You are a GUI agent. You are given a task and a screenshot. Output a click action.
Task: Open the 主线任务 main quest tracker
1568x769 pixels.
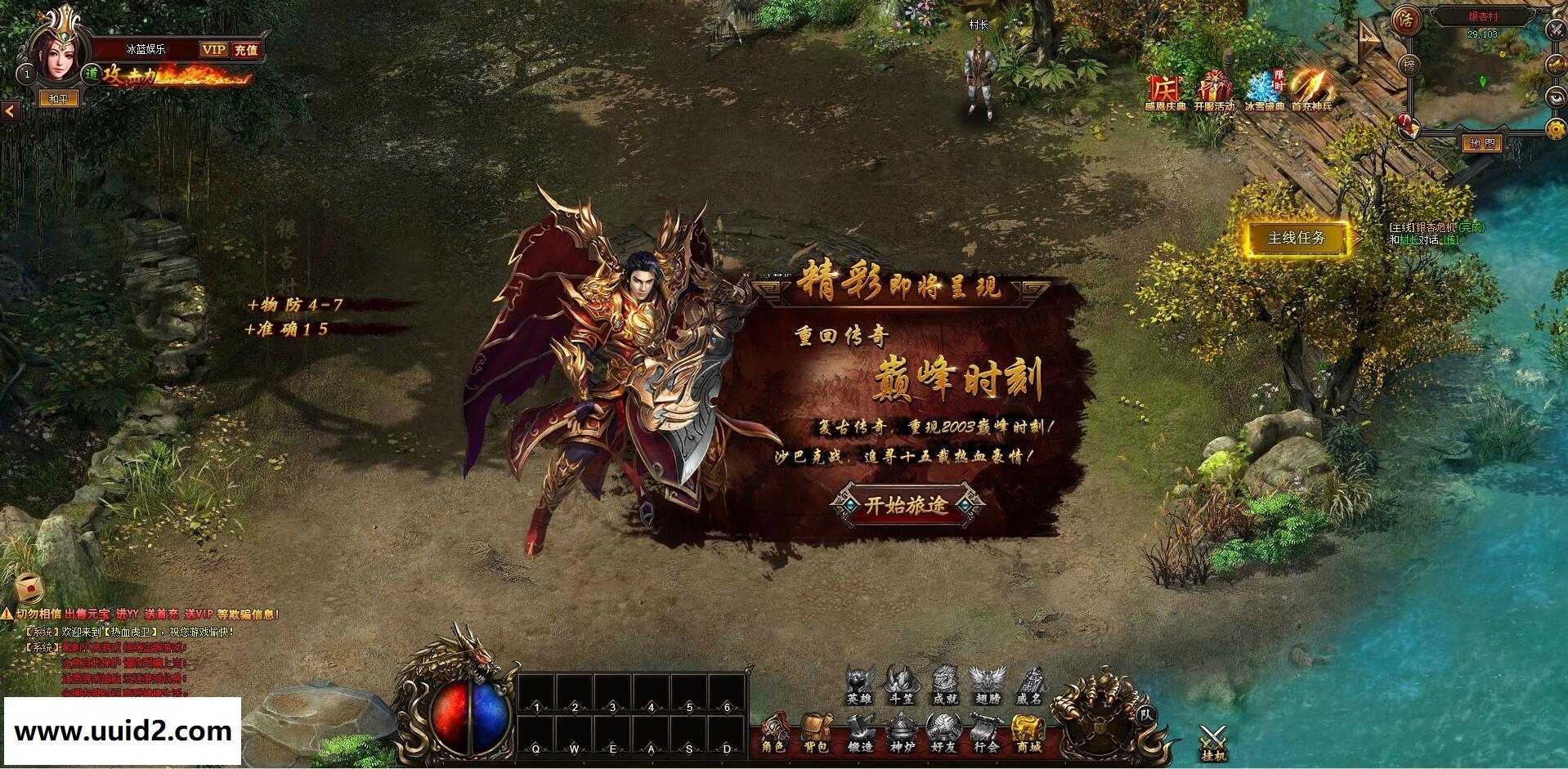pyautogui.click(x=1296, y=239)
